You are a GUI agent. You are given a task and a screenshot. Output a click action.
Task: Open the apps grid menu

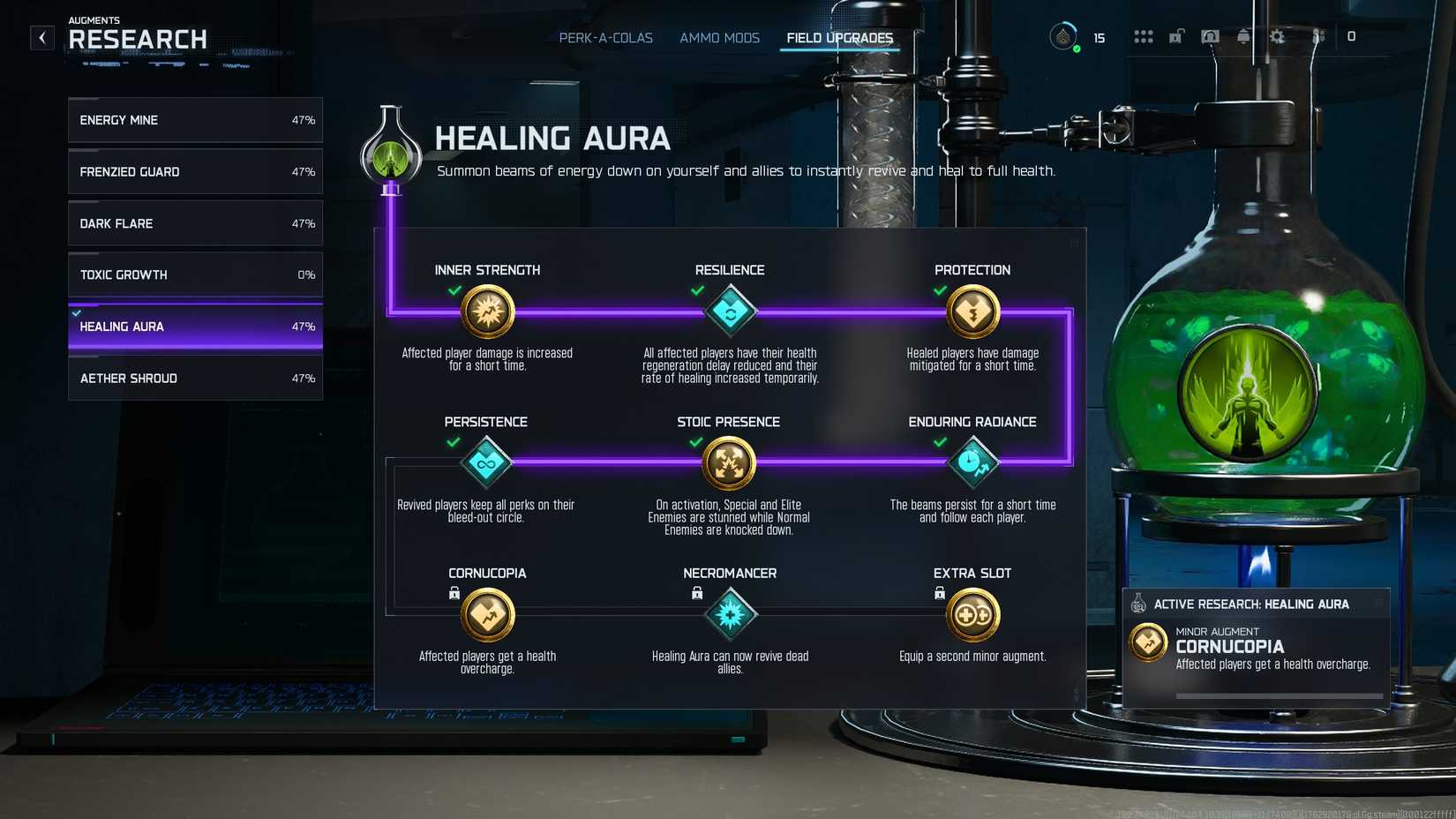point(1144,36)
